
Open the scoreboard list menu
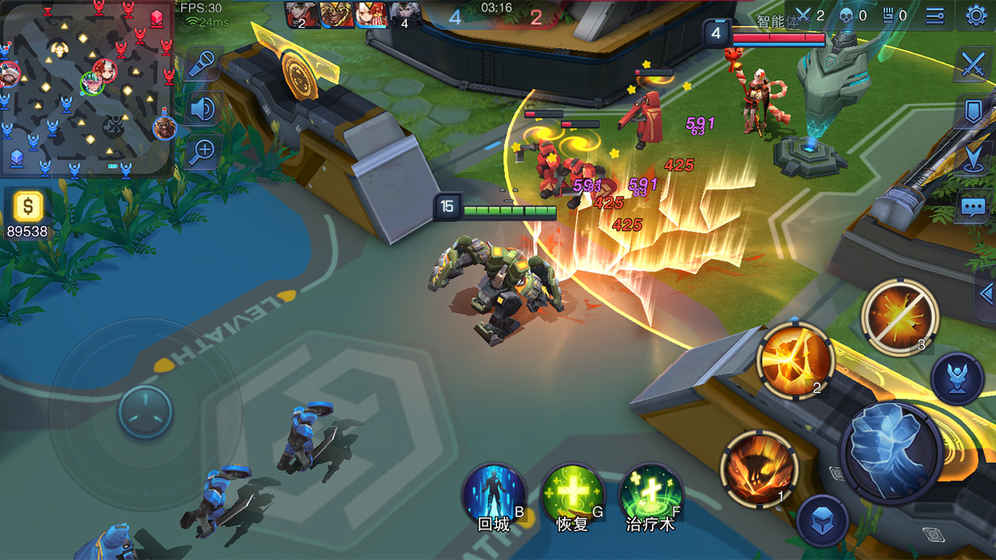(x=935, y=15)
